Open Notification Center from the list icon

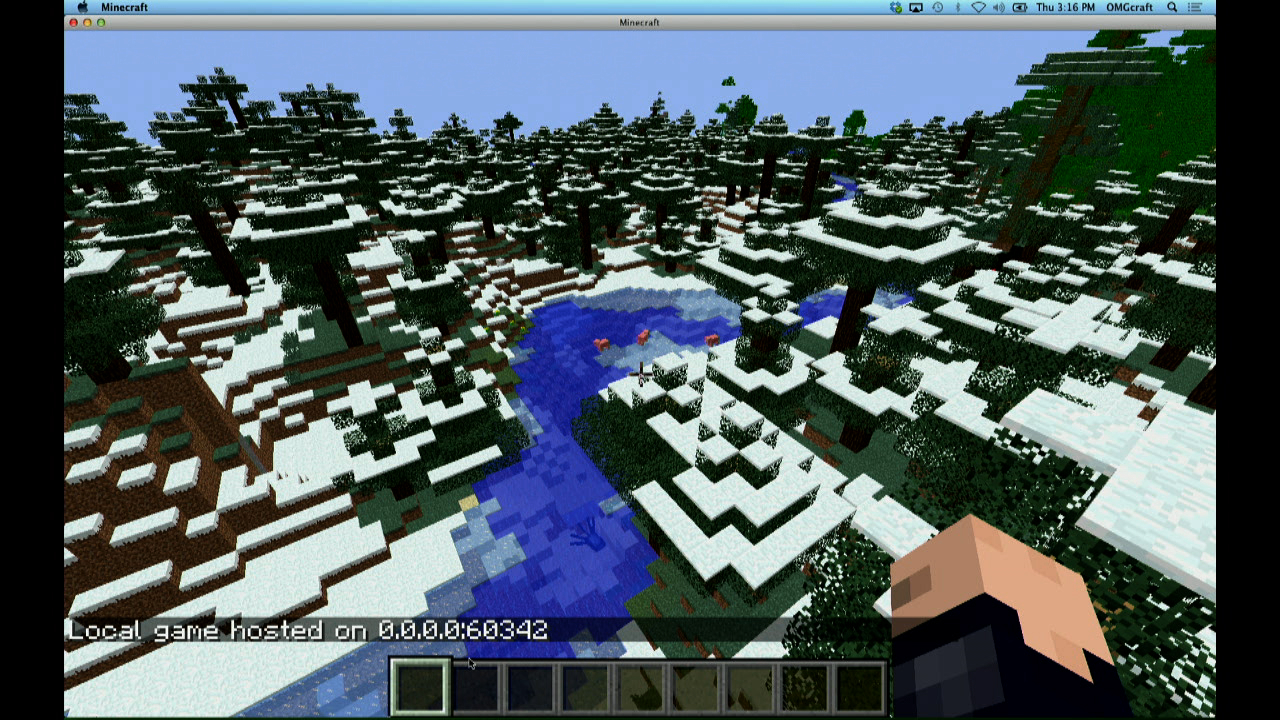[x=1193, y=7]
